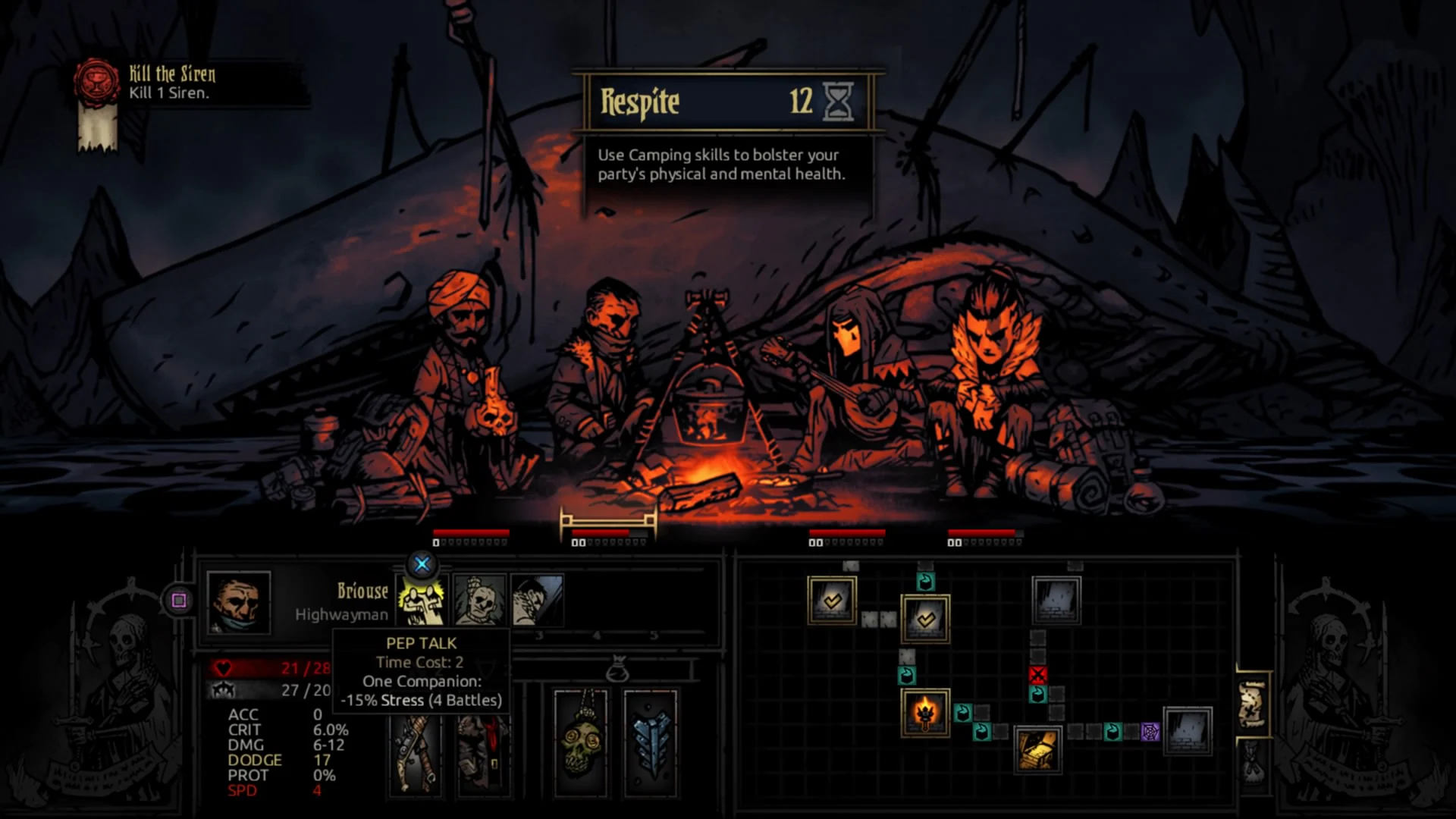Image resolution: width=1456 pixels, height=819 pixels.
Task: Select the Pep Talk camping skill
Action: pyautogui.click(x=421, y=601)
